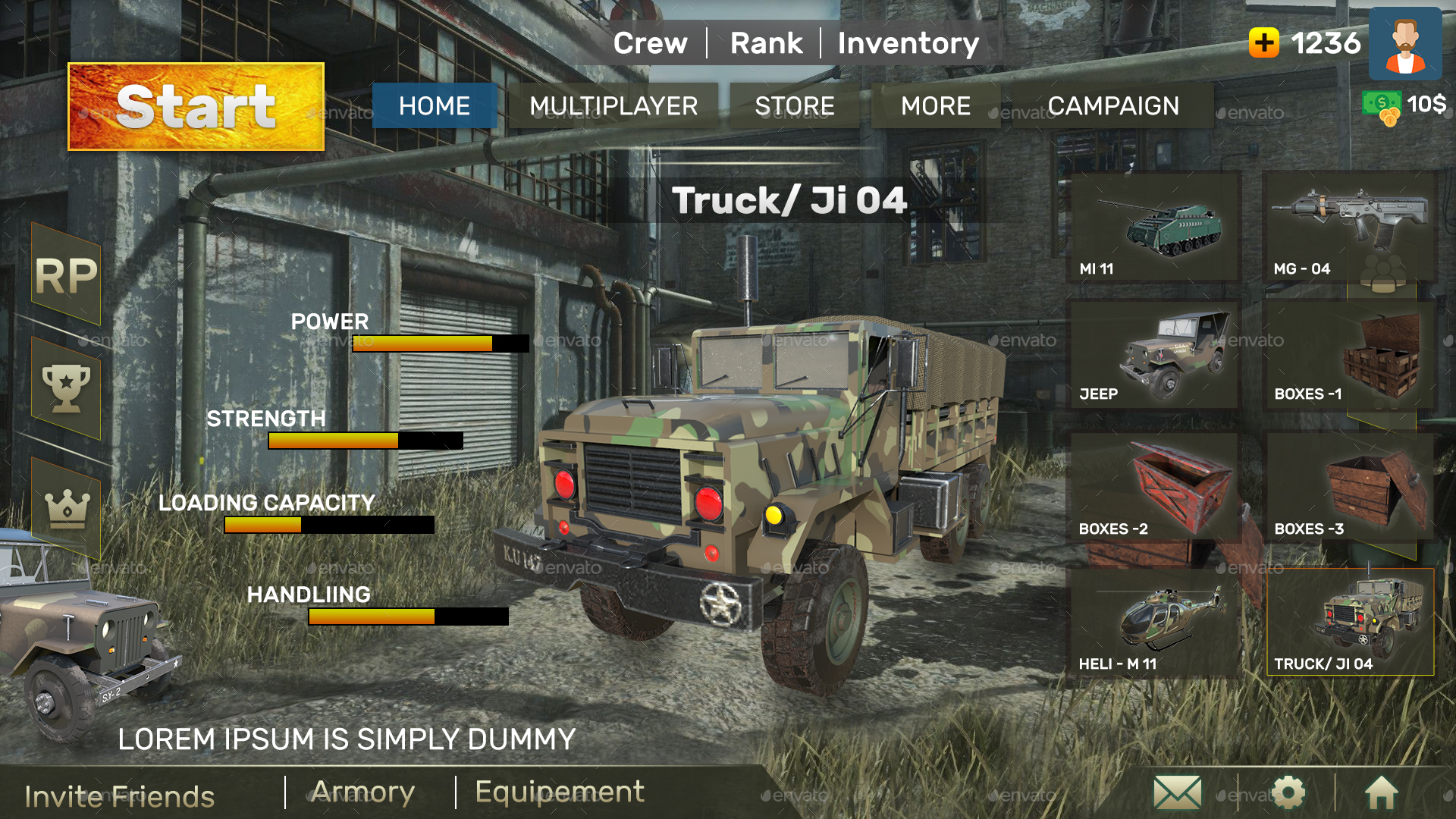Click the RP sidebar icon
Image resolution: width=1456 pixels, height=819 pixels.
point(67,275)
